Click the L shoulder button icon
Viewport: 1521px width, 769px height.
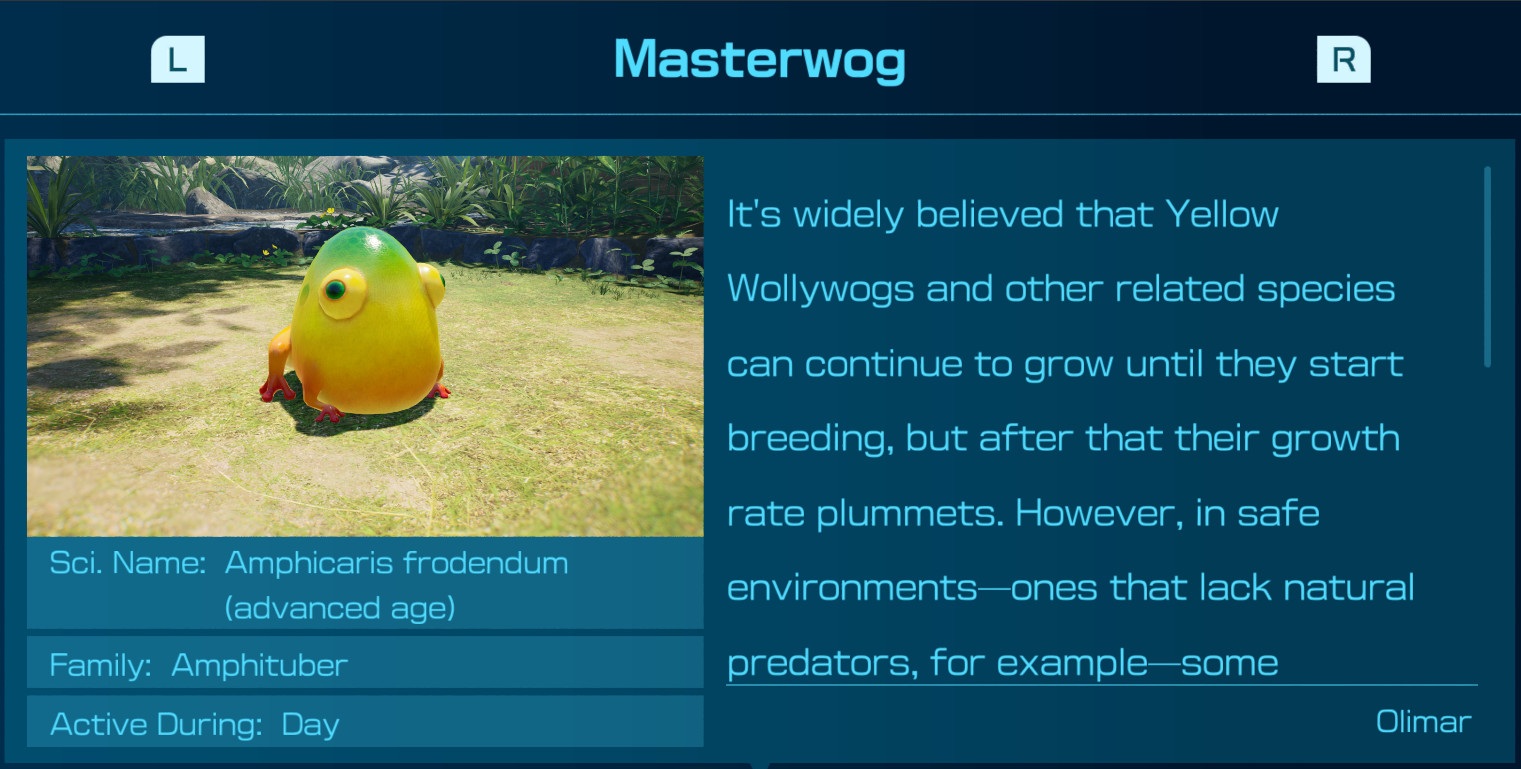[177, 59]
